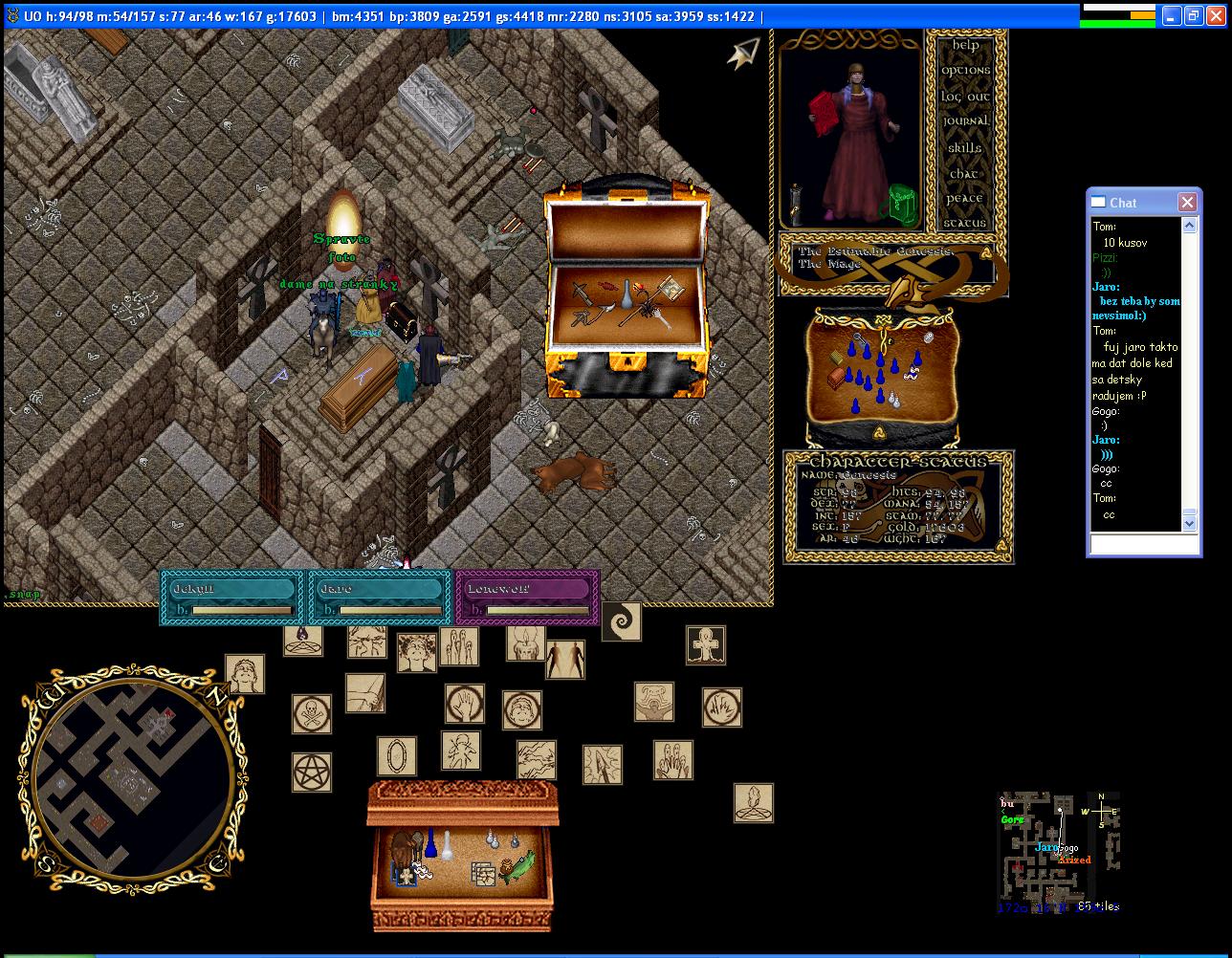Open the journal

tap(965, 121)
